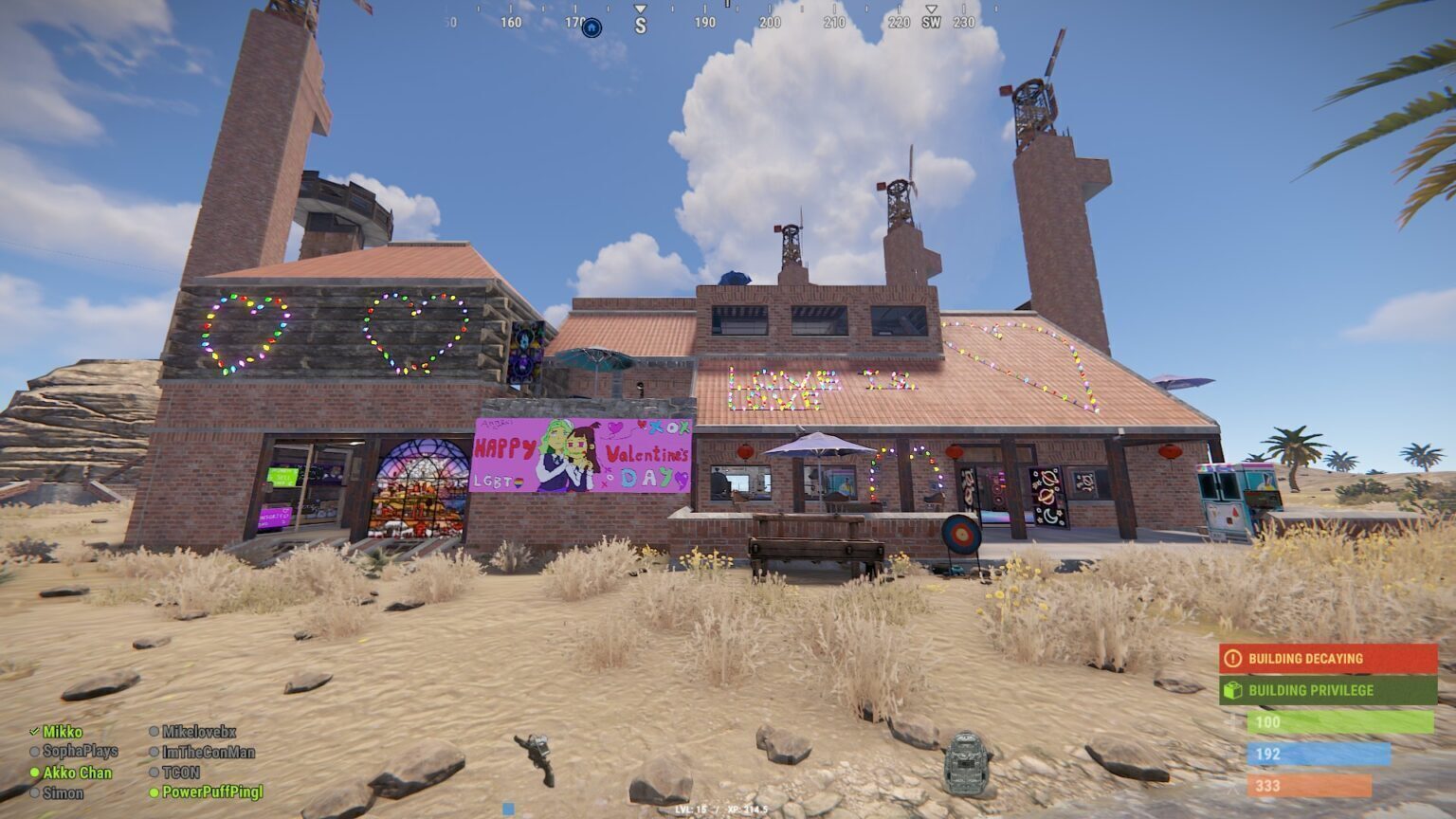Click Mikelovebx in the team roster
1456x819 pixels.
tap(198, 732)
